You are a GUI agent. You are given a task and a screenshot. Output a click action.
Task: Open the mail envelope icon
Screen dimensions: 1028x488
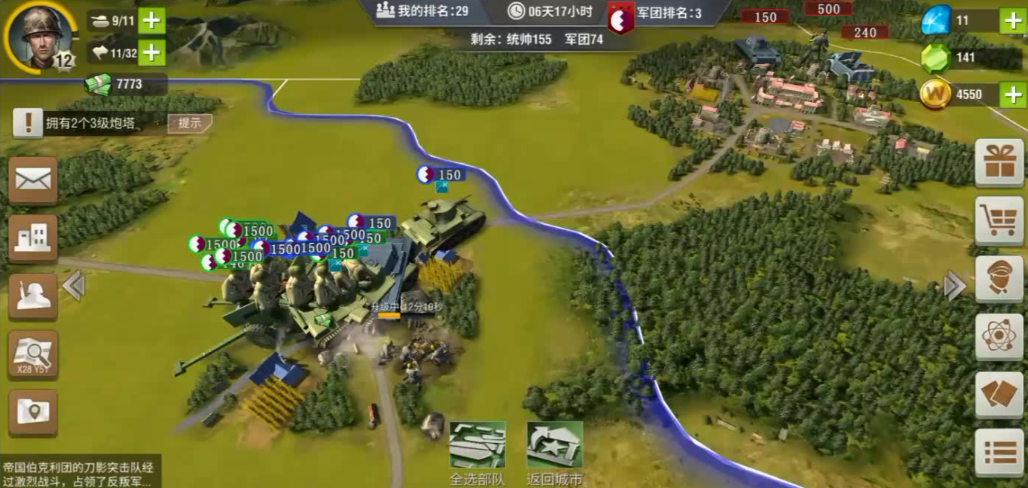[33, 180]
